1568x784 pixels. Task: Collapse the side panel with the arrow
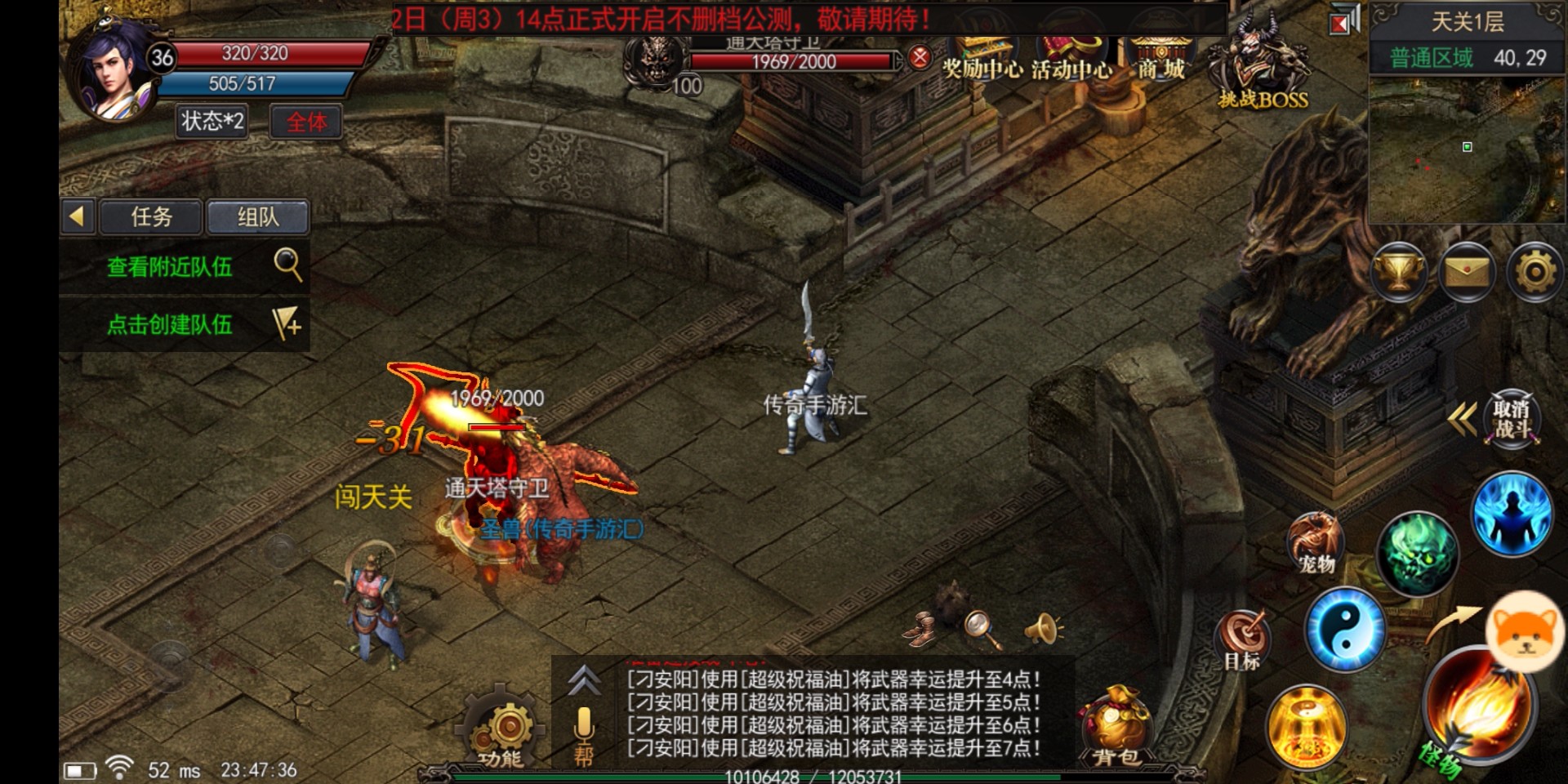(x=78, y=217)
